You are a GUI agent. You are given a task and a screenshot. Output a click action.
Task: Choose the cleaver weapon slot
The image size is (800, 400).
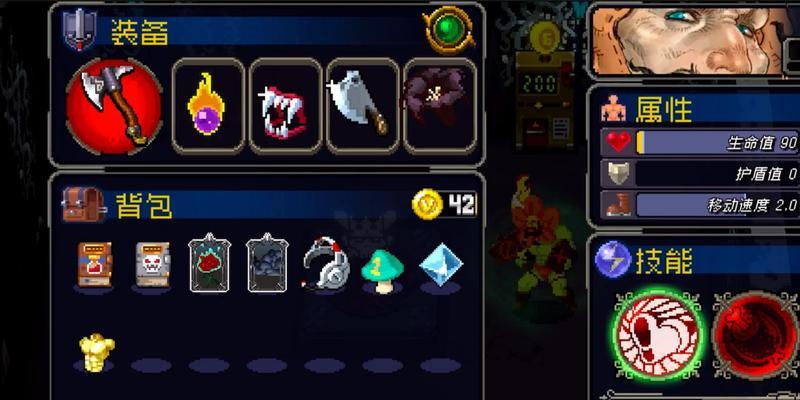pyautogui.click(x=361, y=103)
